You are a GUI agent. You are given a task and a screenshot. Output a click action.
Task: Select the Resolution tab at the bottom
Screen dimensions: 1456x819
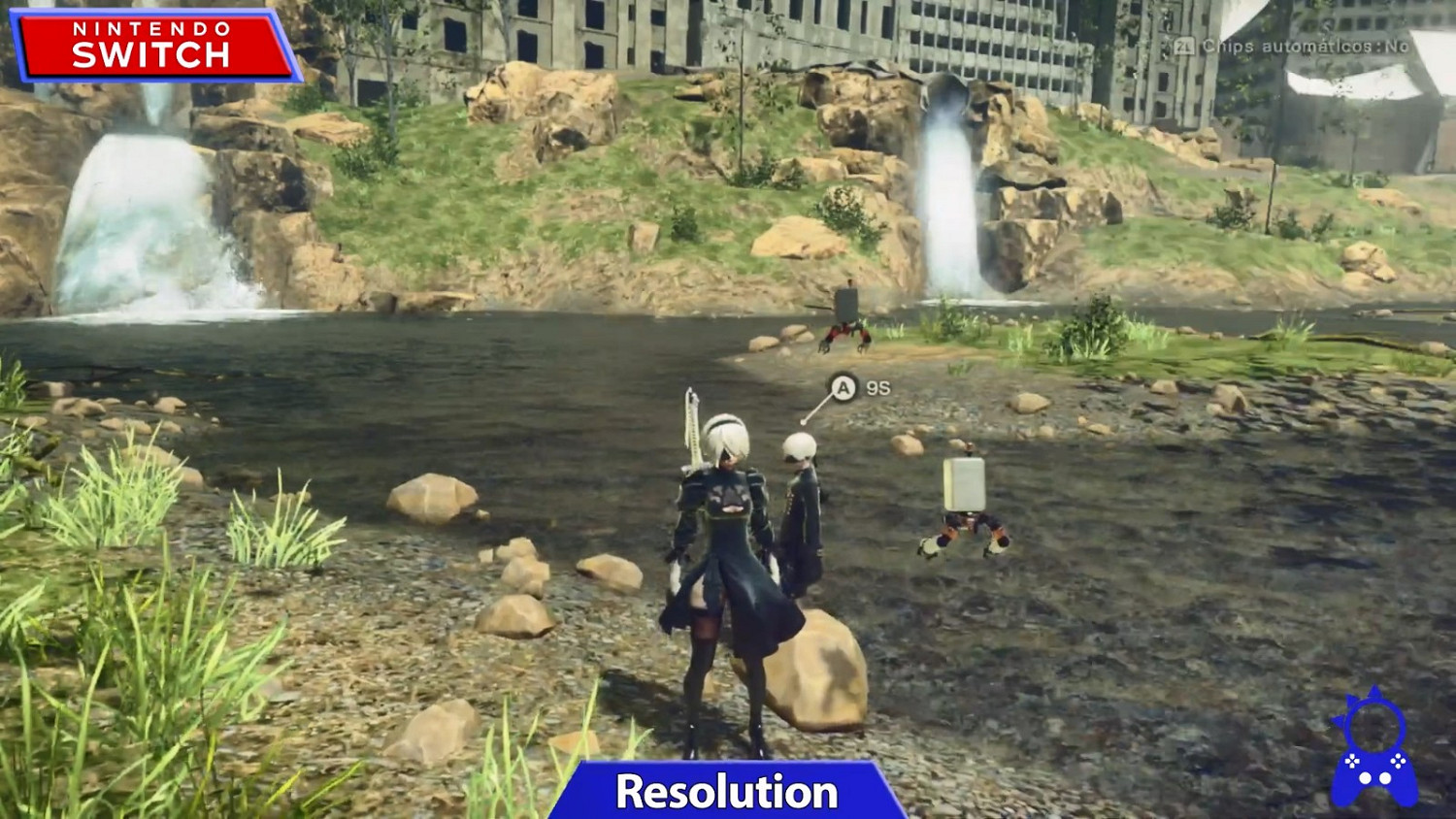pos(727,791)
